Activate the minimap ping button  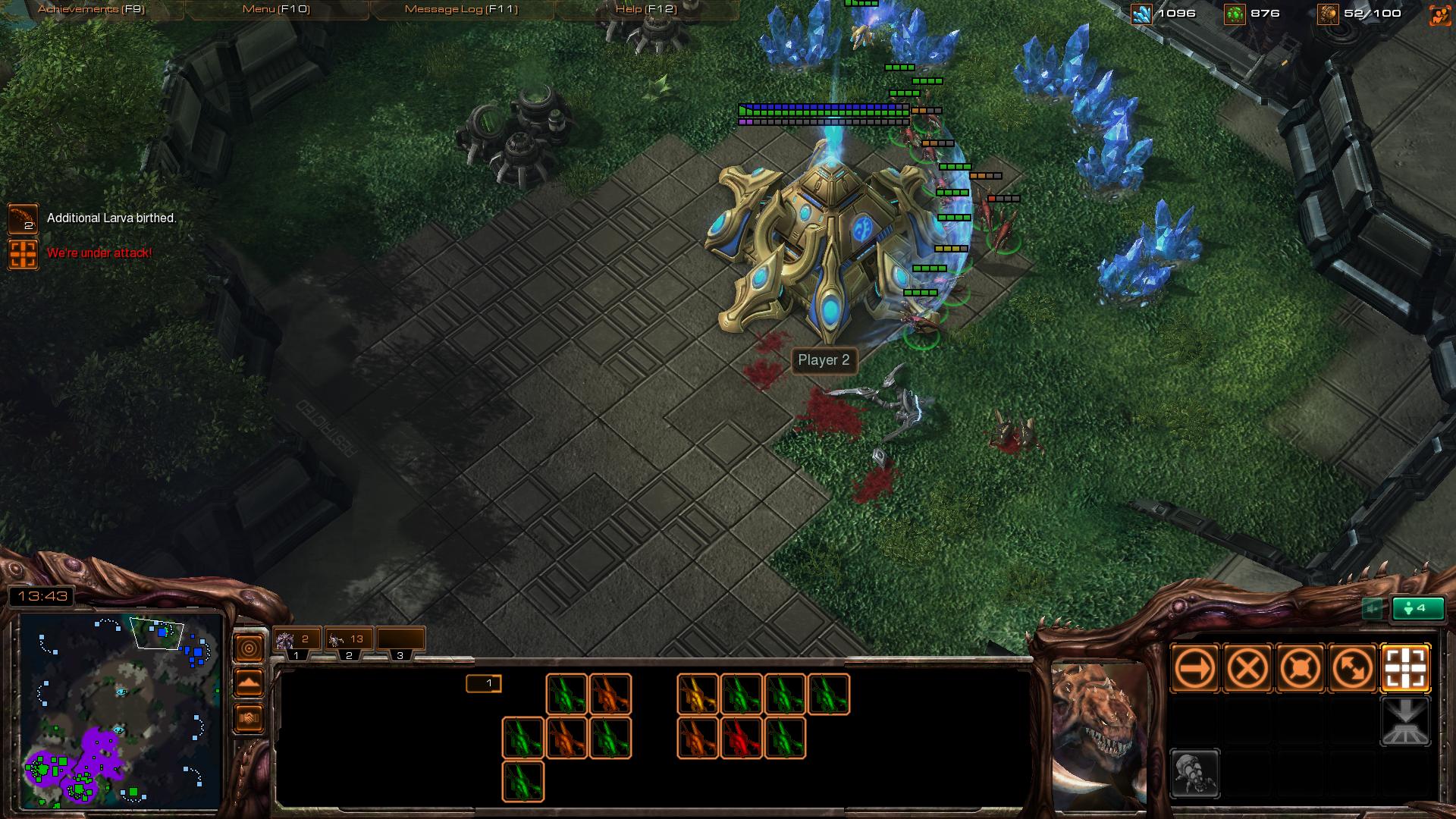[249, 648]
